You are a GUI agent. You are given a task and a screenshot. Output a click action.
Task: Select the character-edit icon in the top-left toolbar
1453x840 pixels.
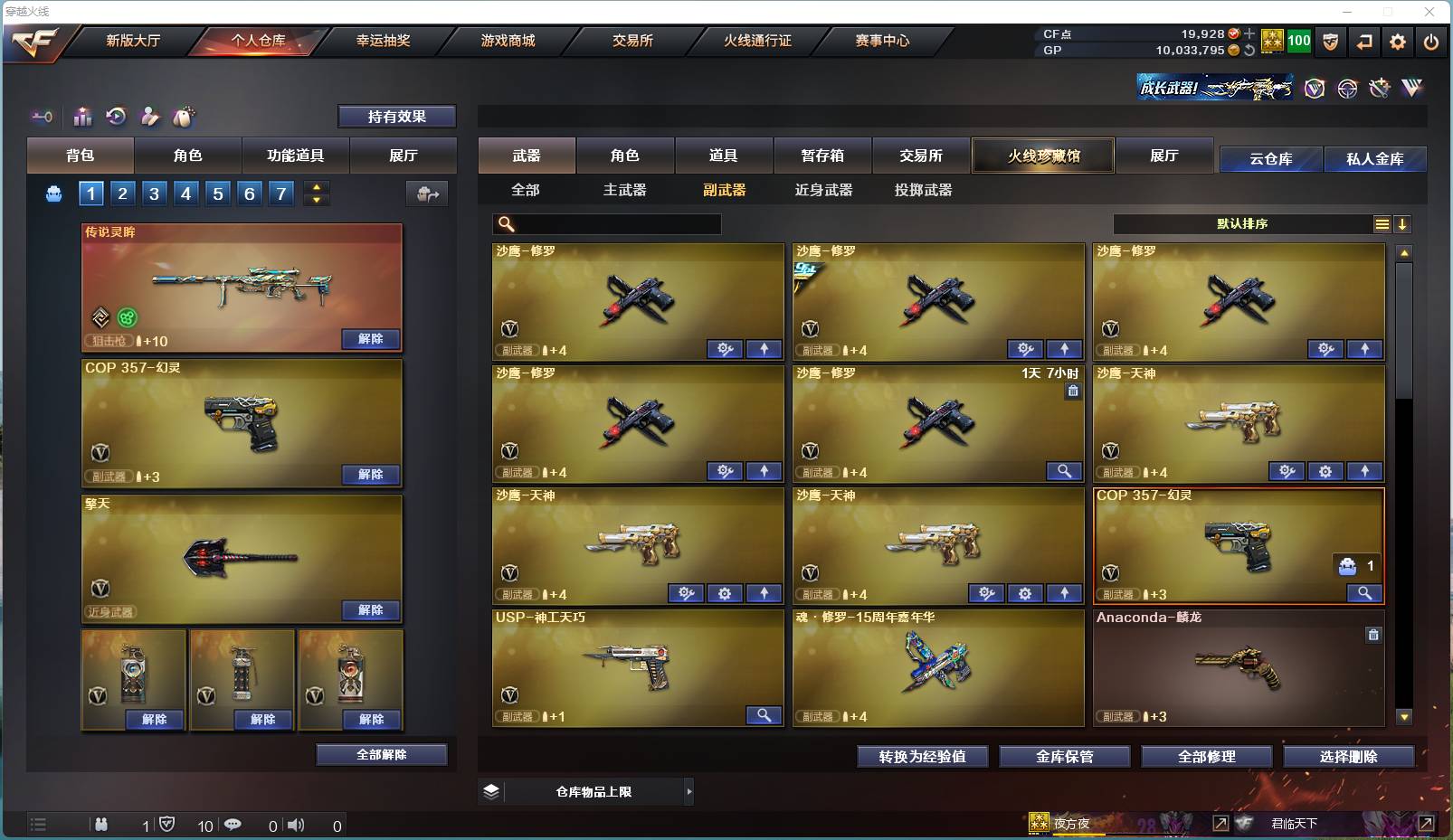click(x=150, y=117)
